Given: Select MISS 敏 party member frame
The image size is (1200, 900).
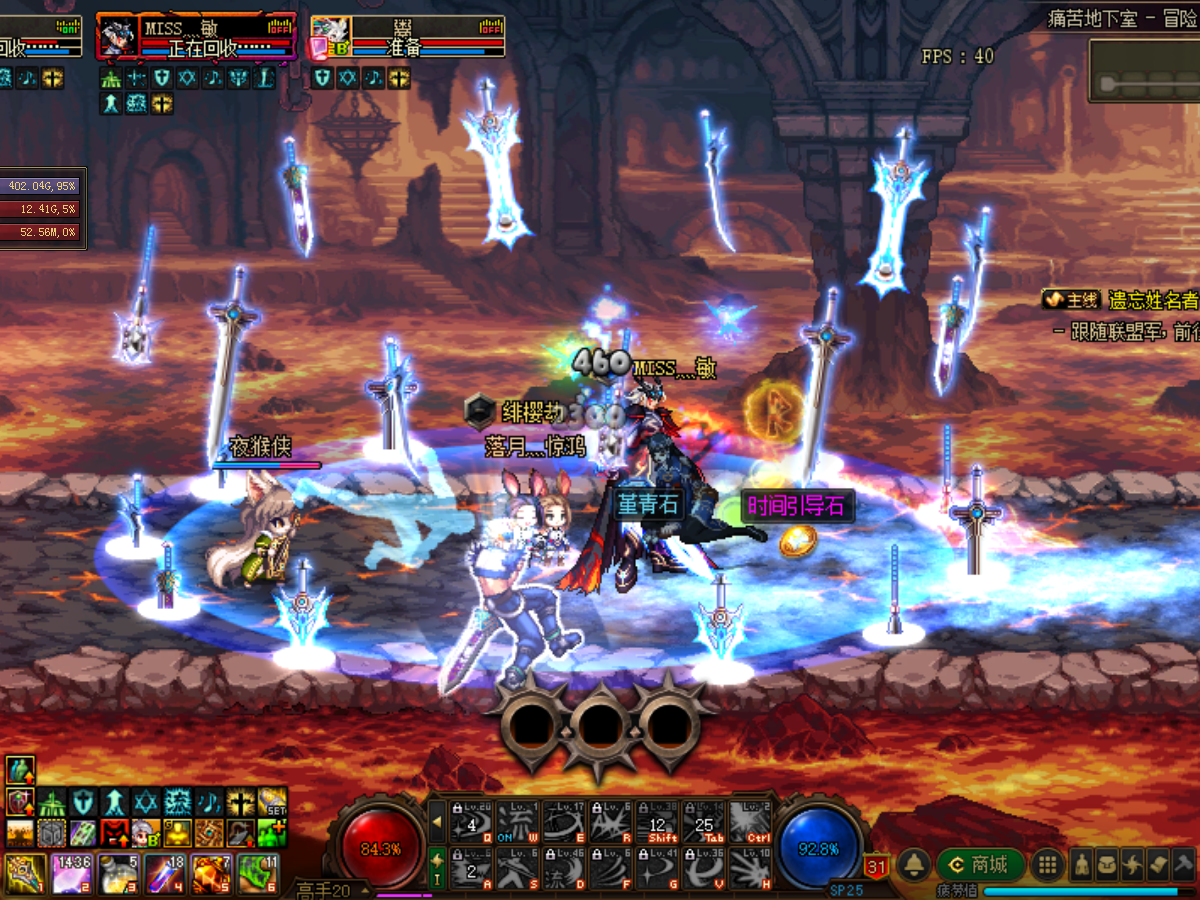Looking at the screenshot, I should tap(196, 37).
